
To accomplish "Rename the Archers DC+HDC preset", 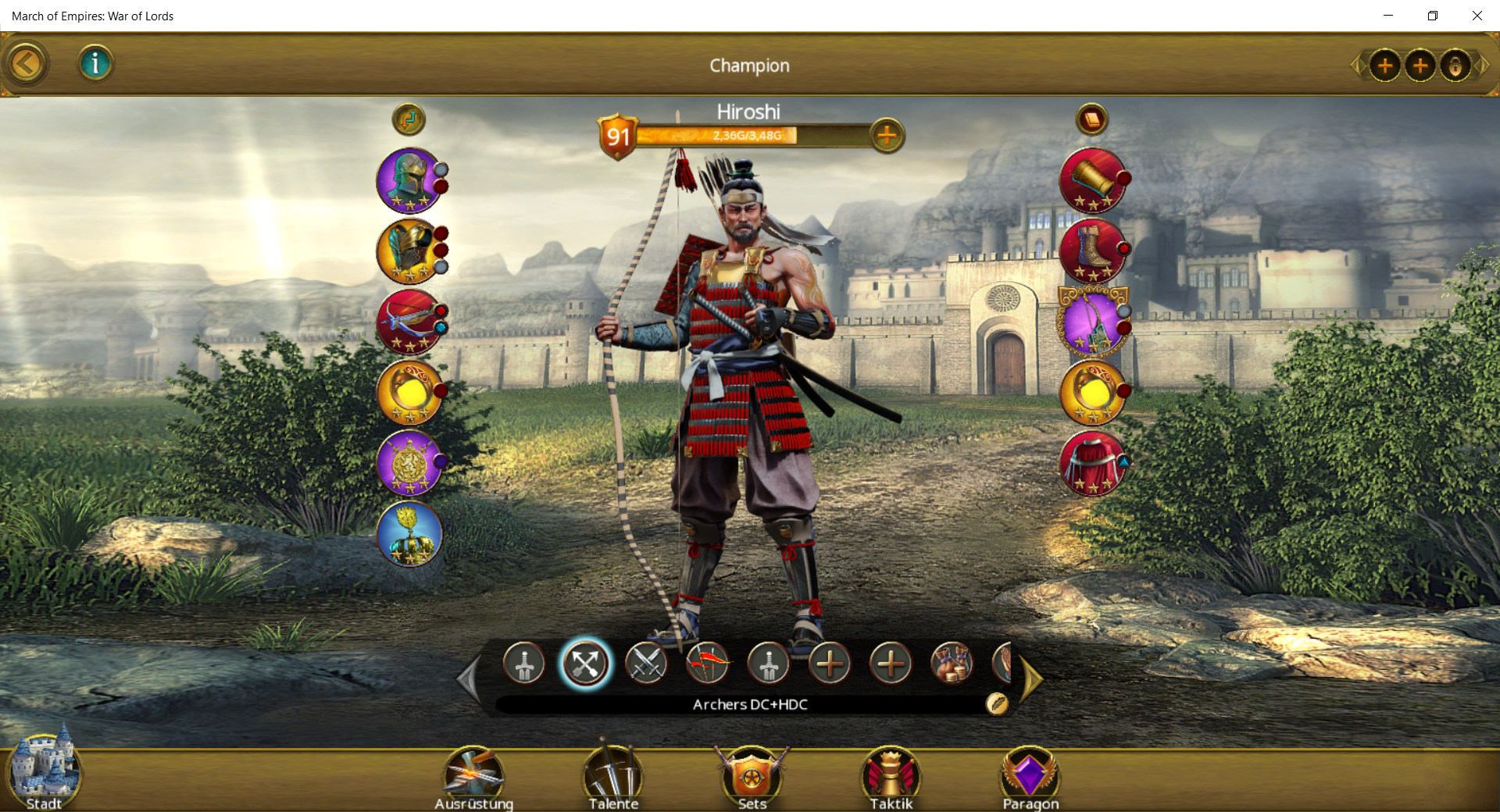I will click(997, 704).
